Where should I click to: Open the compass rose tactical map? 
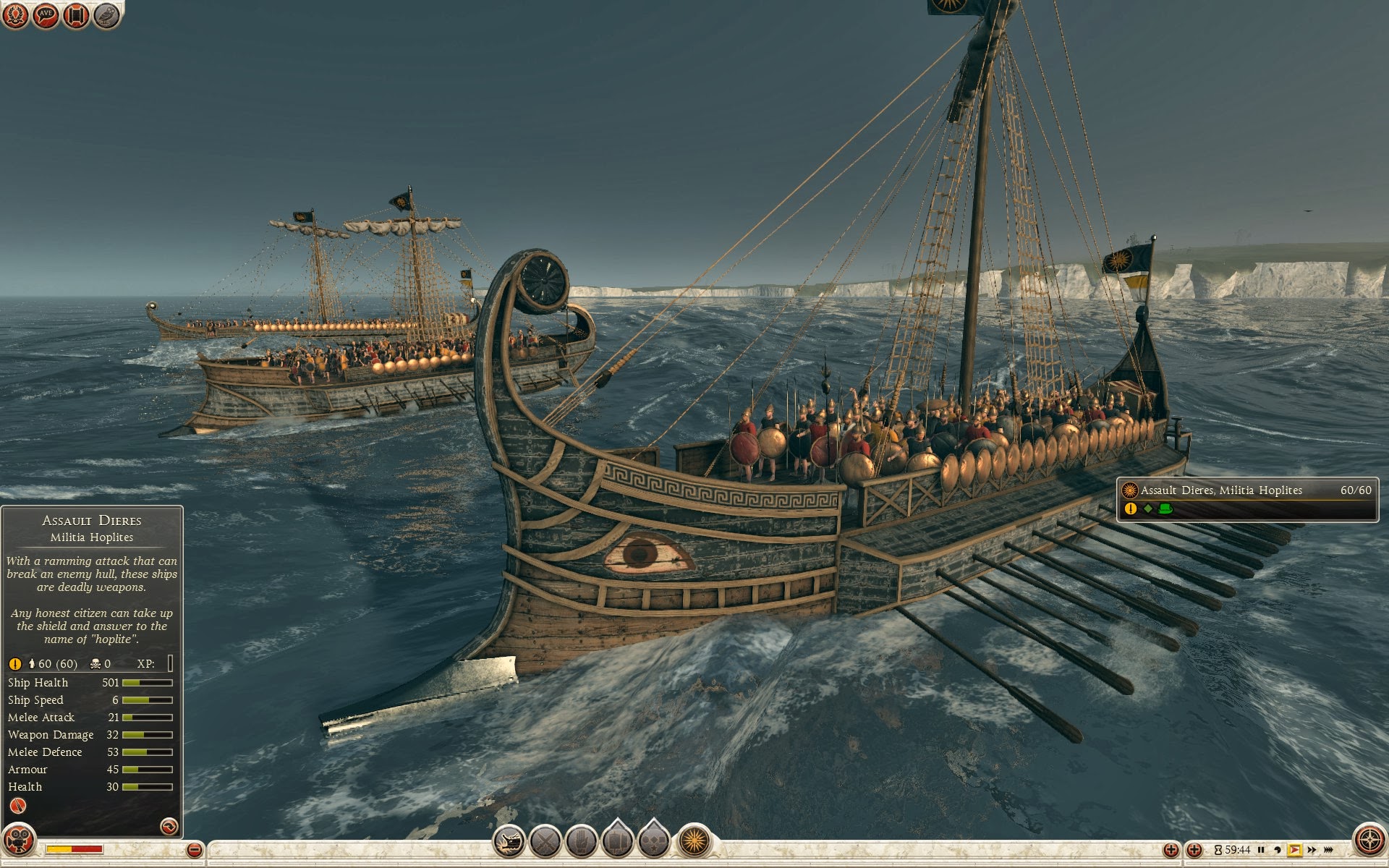(1369, 841)
